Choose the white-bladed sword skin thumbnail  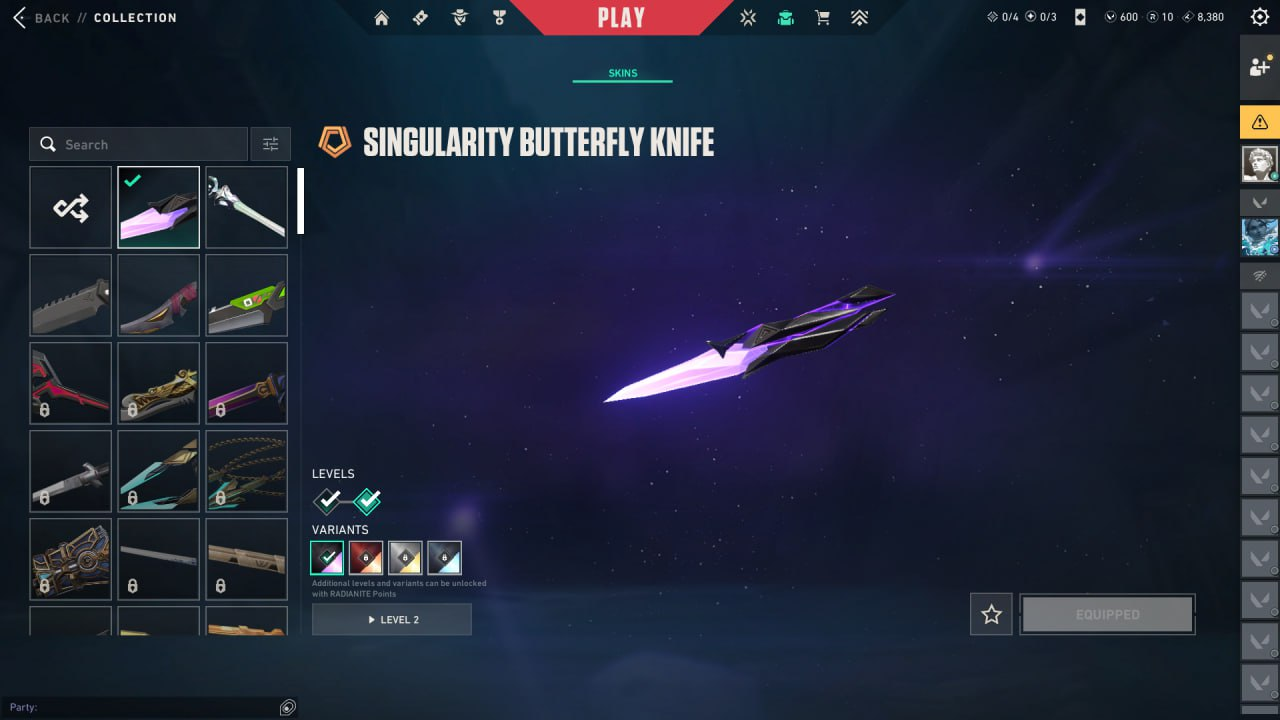tap(247, 207)
